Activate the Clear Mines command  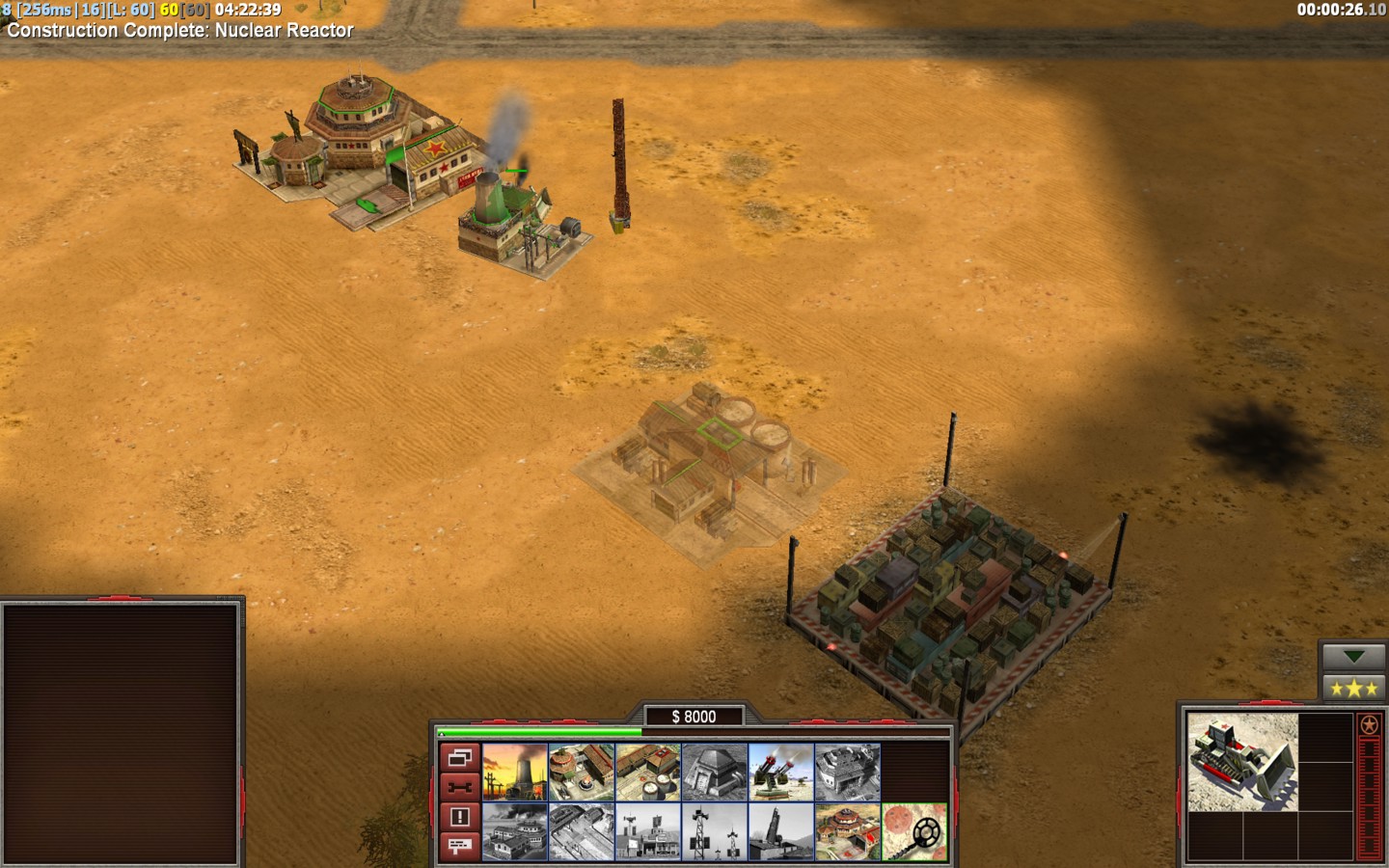(914, 831)
